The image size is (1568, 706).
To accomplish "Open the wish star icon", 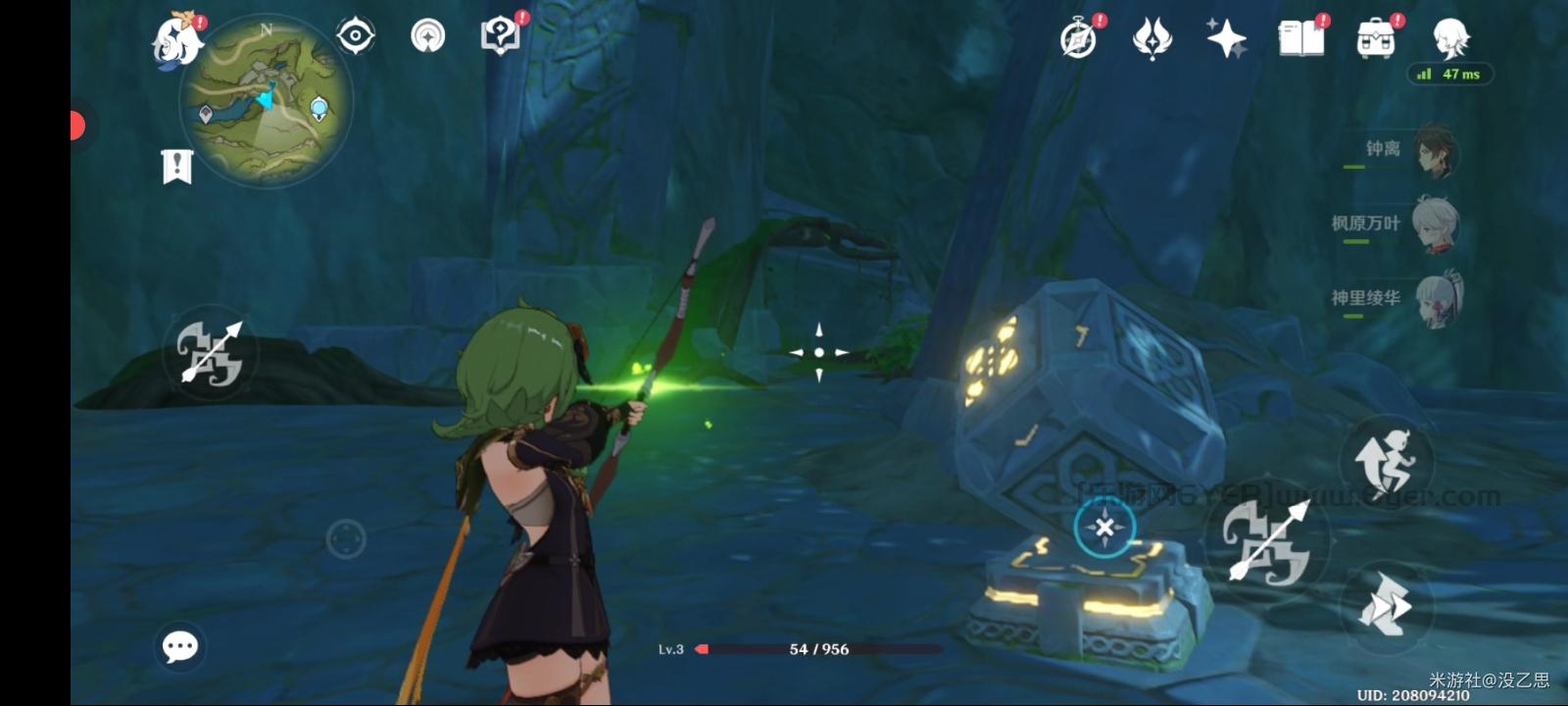I will click(1226, 39).
